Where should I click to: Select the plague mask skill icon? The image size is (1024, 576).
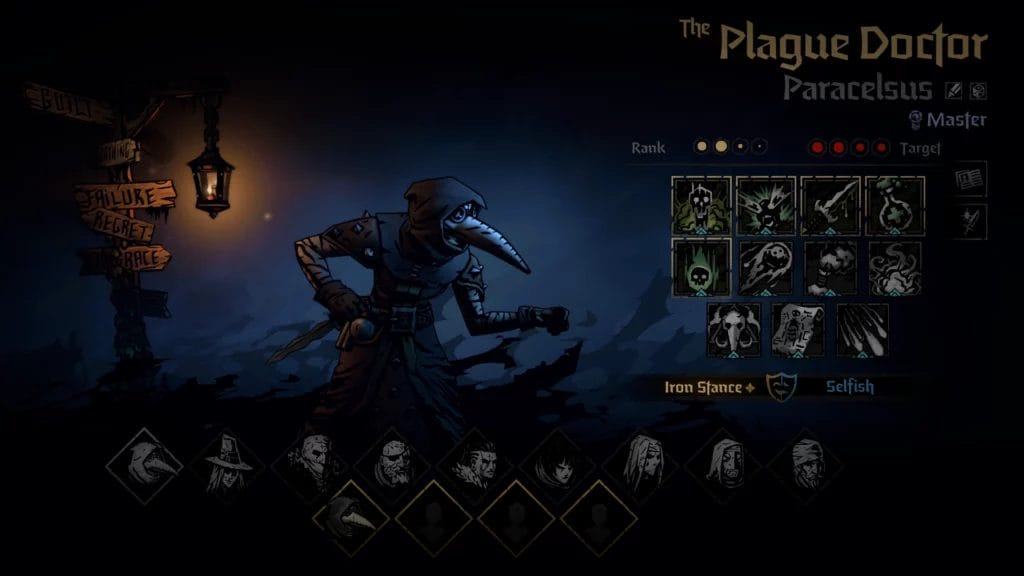[x=734, y=330]
